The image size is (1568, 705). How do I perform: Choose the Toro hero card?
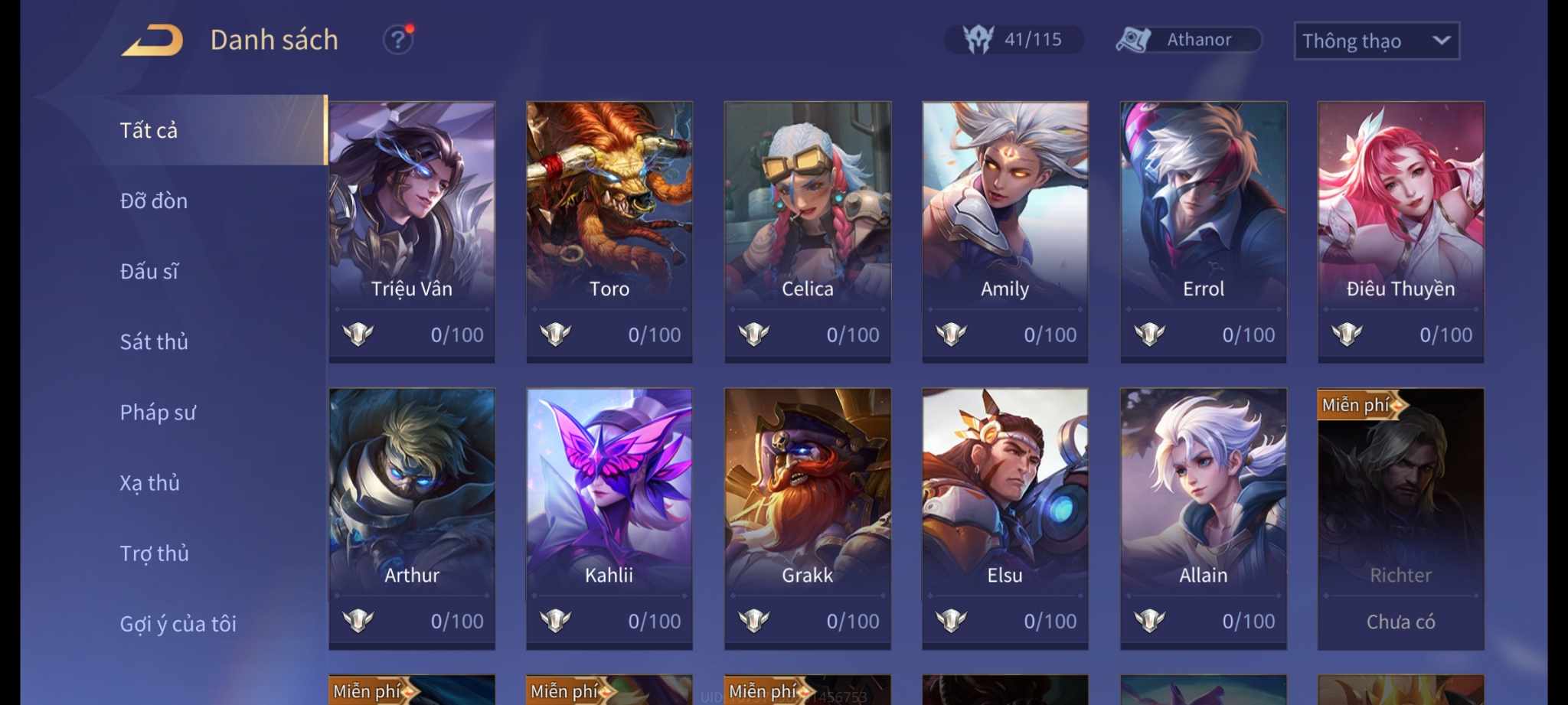[x=609, y=231]
